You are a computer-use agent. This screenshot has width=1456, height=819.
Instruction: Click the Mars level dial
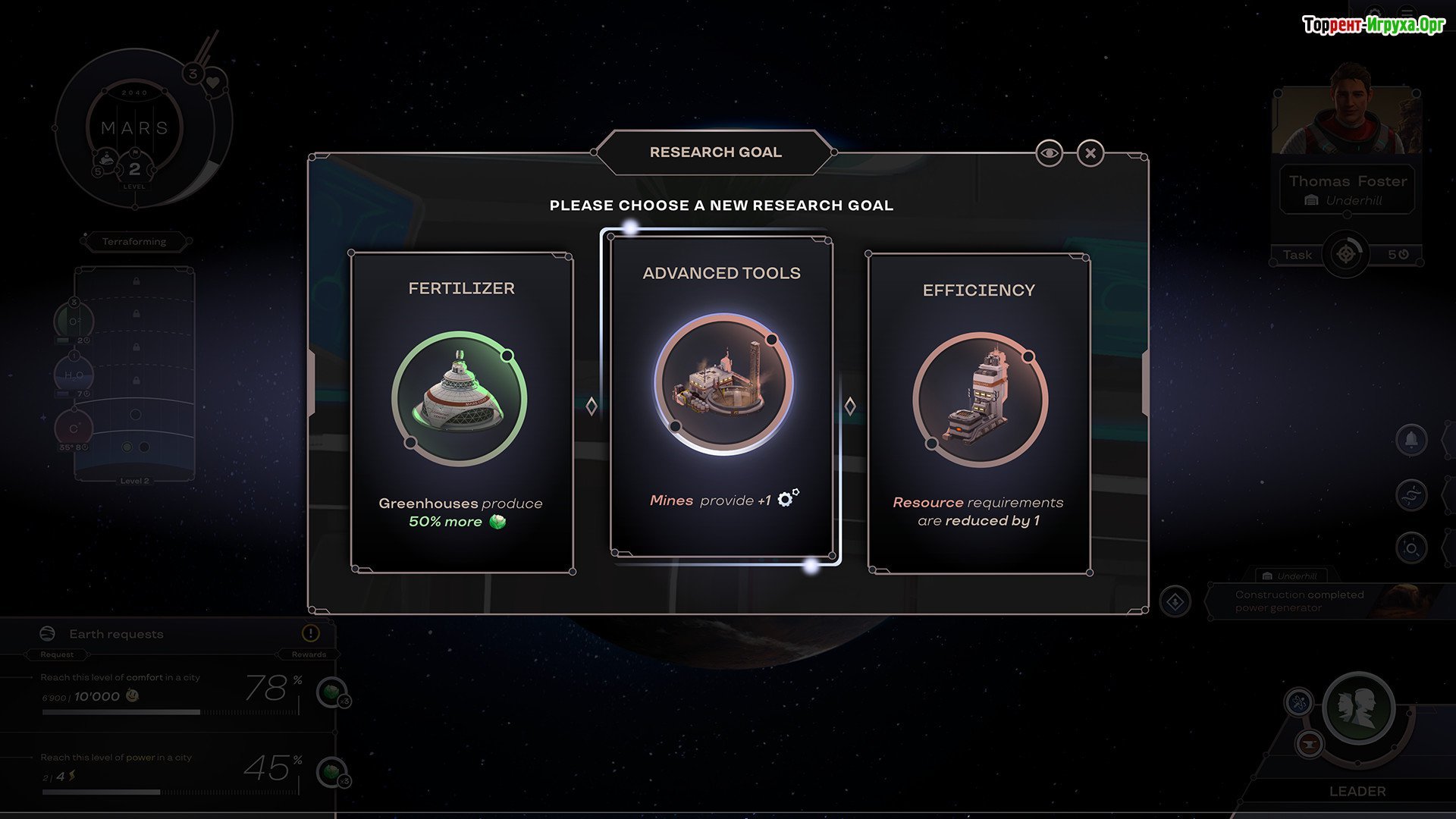(x=135, y=129)
